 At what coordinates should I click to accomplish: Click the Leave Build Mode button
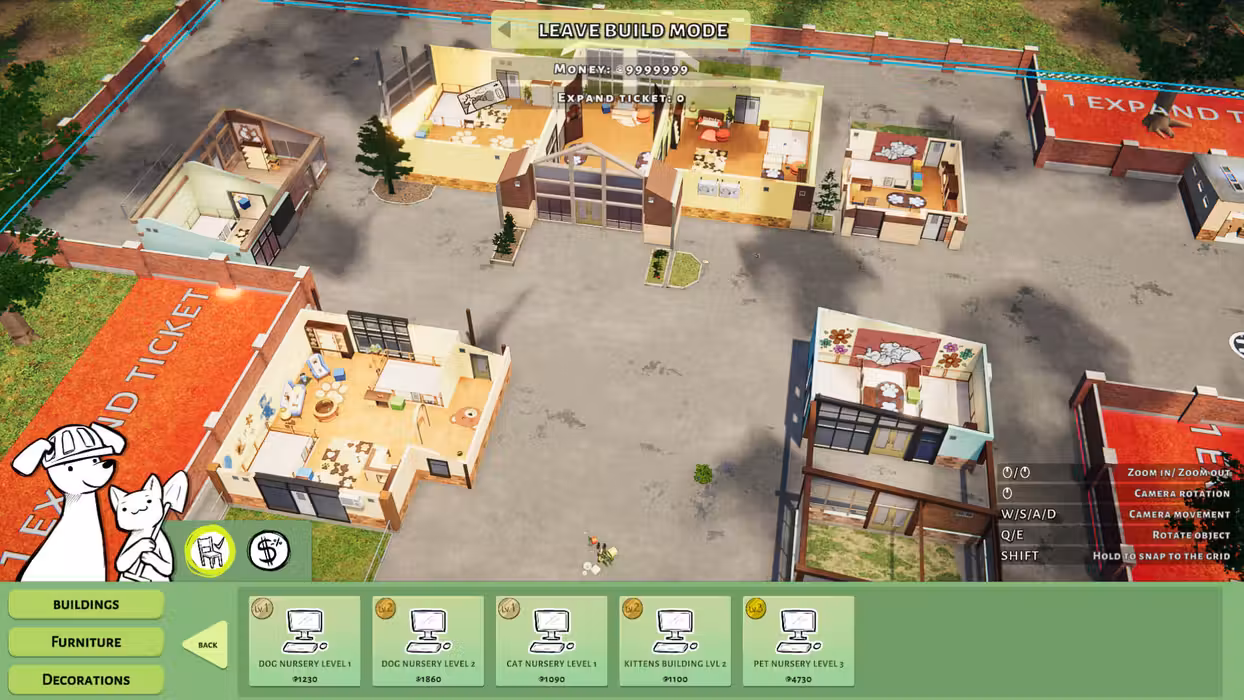tap(621, 30)
